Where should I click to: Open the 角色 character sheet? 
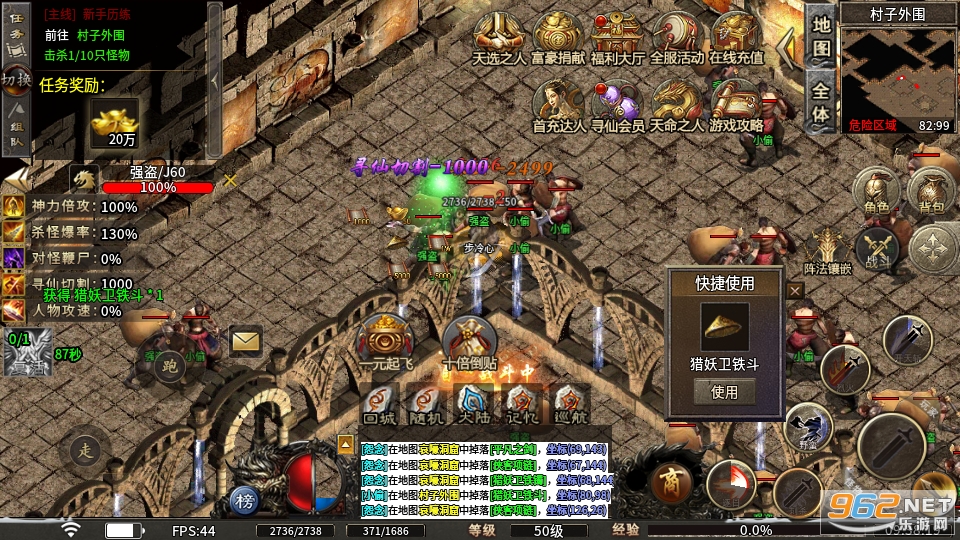[x=876, y=191]
